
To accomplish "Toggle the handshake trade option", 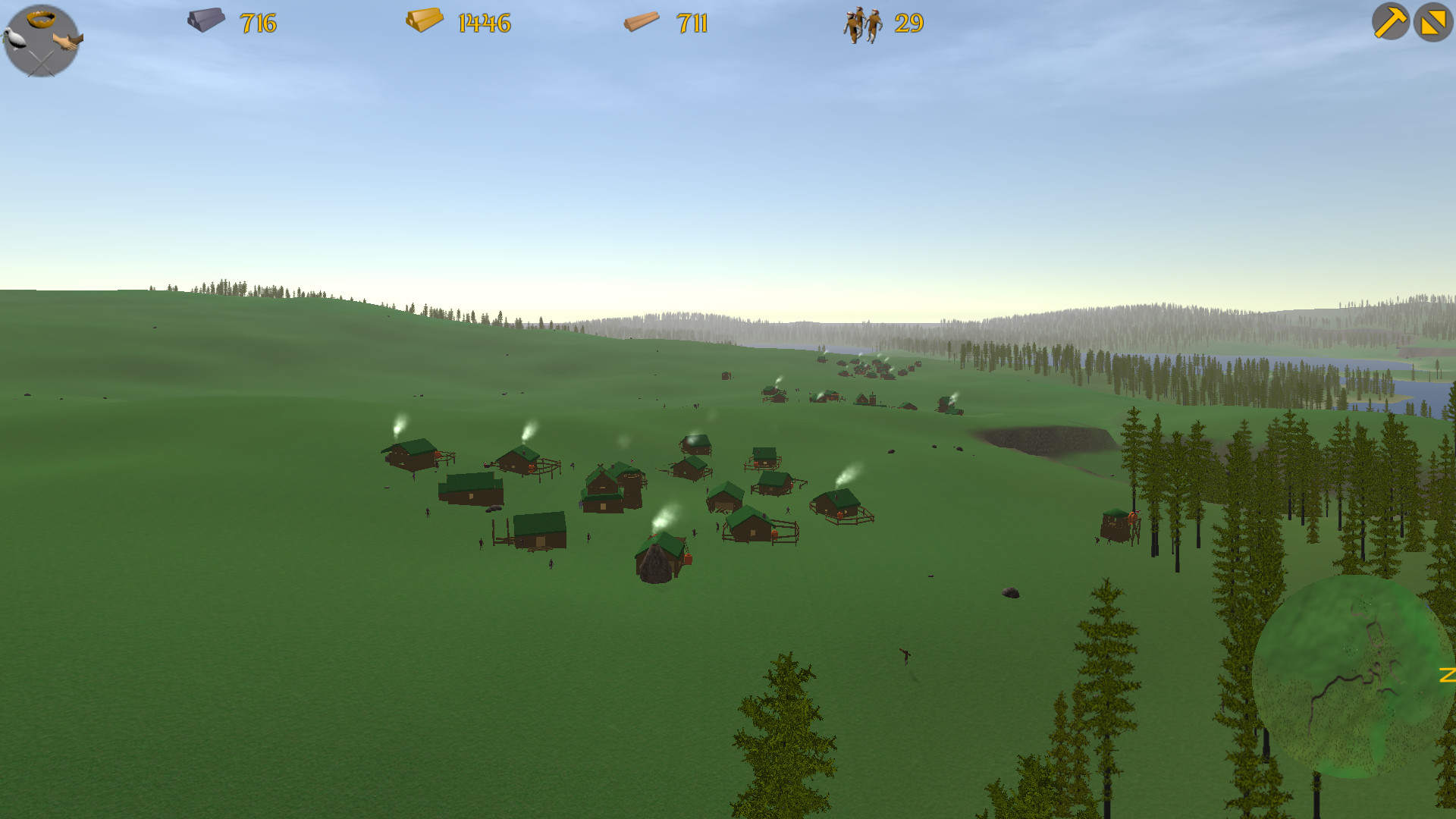I will click(67, 41).
